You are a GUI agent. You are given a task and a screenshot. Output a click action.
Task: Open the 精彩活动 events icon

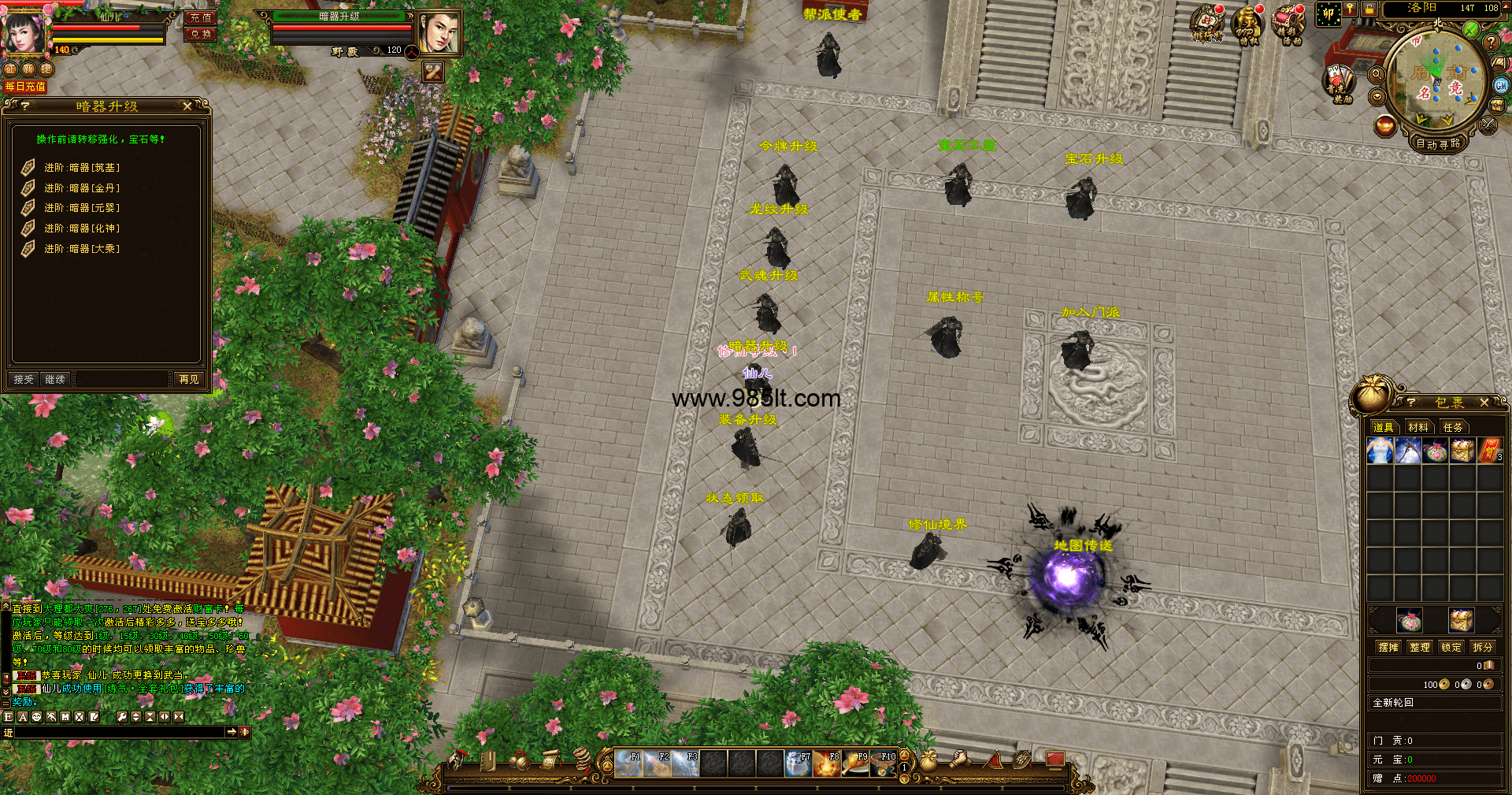tap(1288, 24)
